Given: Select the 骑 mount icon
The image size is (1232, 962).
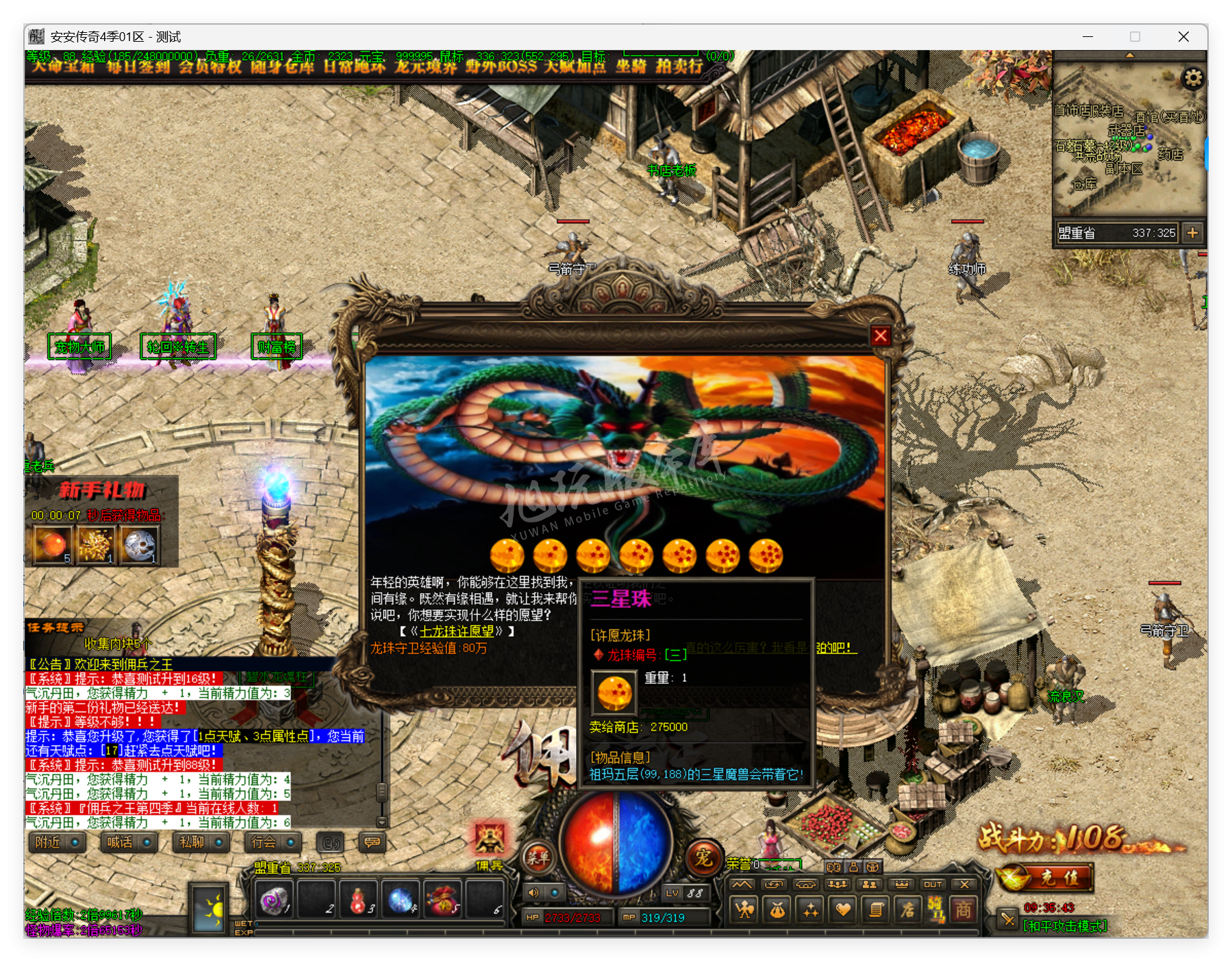Looking at the screenshot, I should coord(936,911).
